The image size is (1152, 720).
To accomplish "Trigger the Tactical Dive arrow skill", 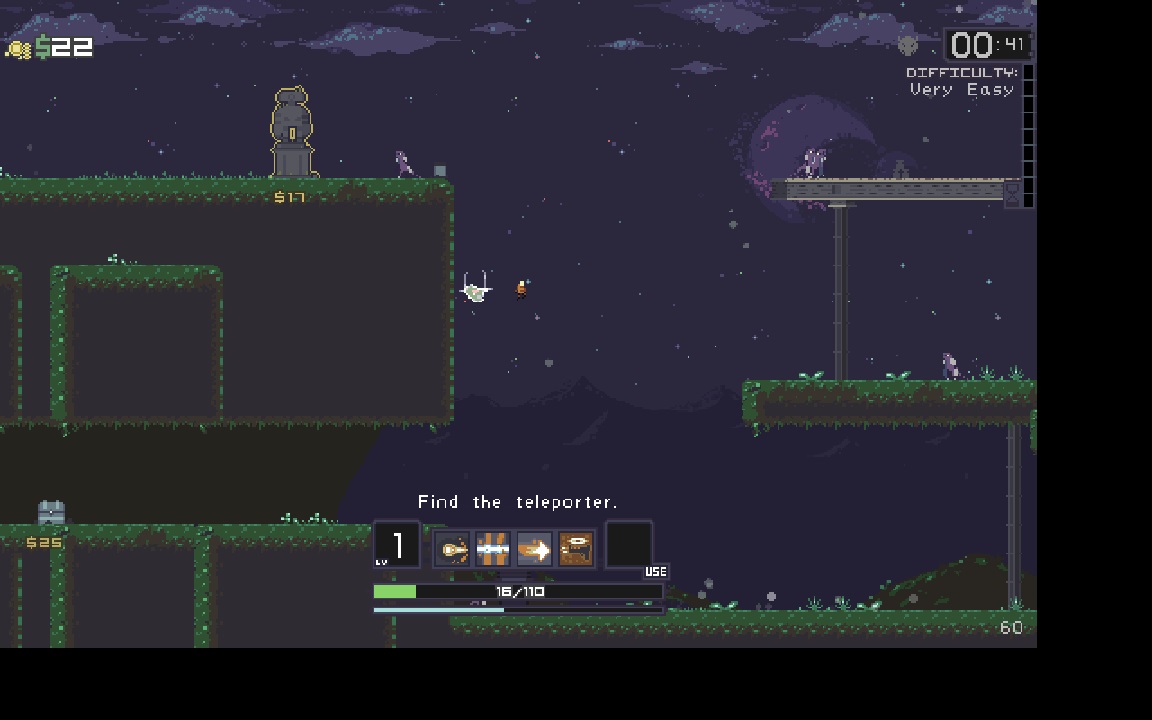I will 534,549.
